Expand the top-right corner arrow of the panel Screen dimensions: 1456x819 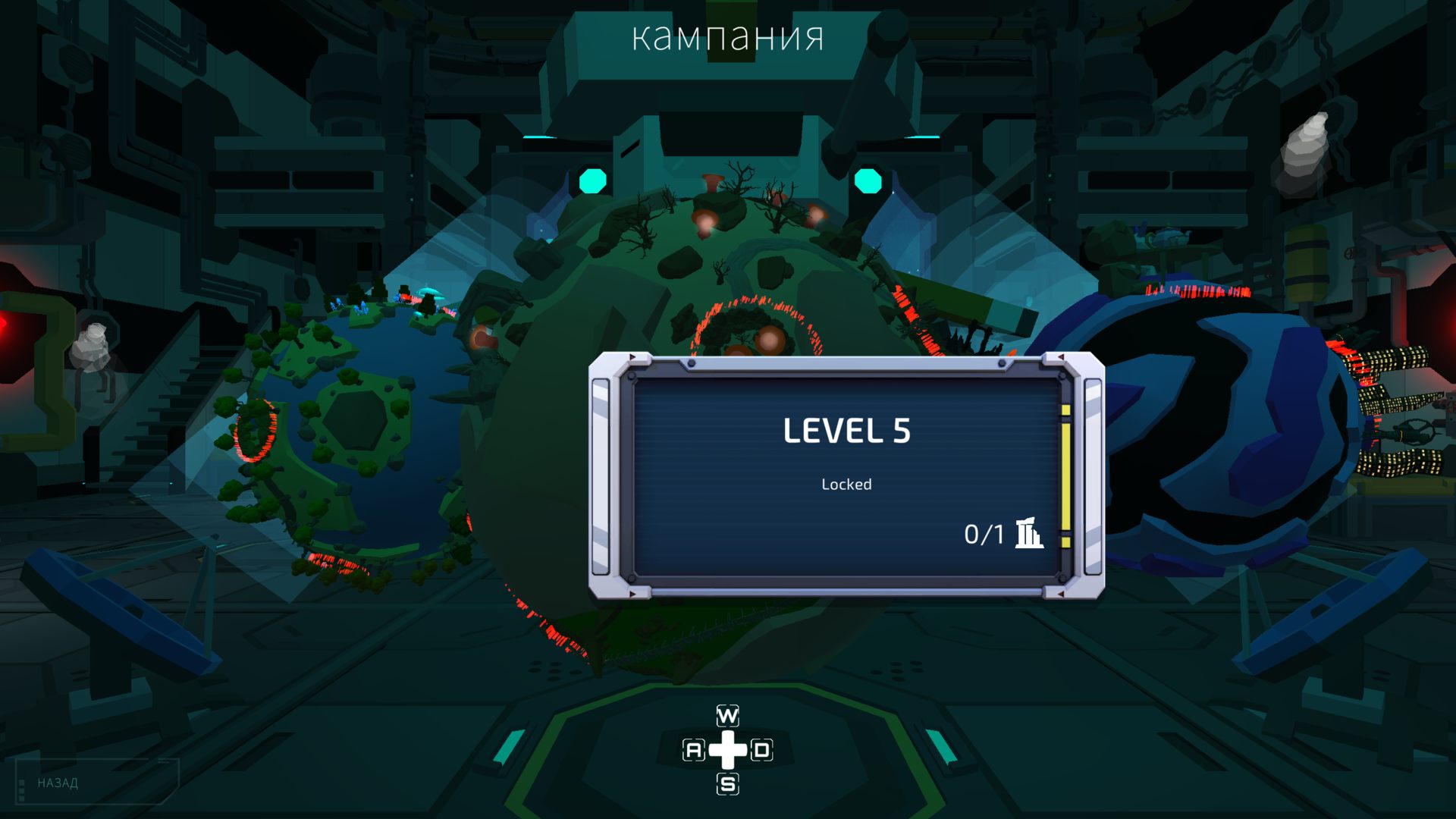point(1062,356)
